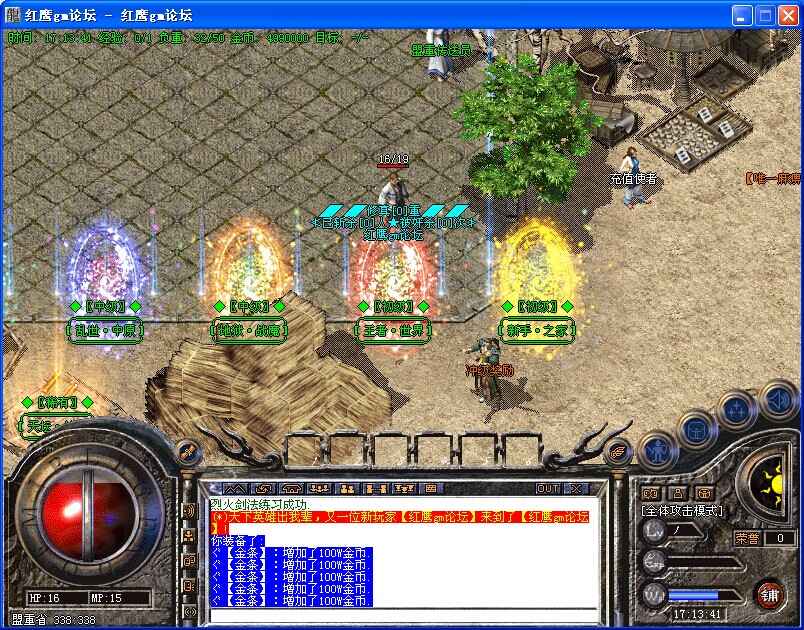The height and width of the screenshot is (630, 804).
Task: Switch the 全体攻击模式 attack mode label
Action: click(x=681, y=511)
